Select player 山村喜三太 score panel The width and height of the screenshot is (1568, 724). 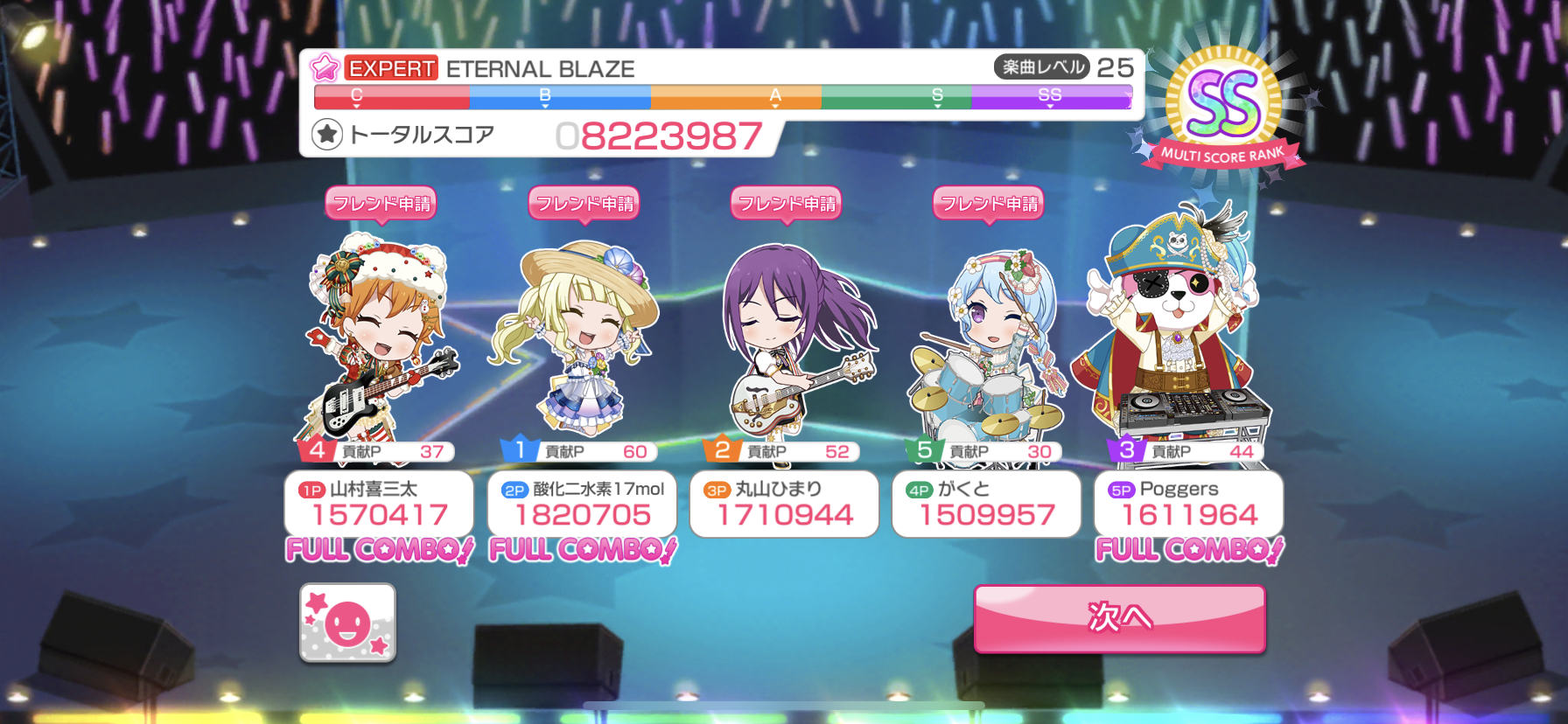tap(379, 504)
